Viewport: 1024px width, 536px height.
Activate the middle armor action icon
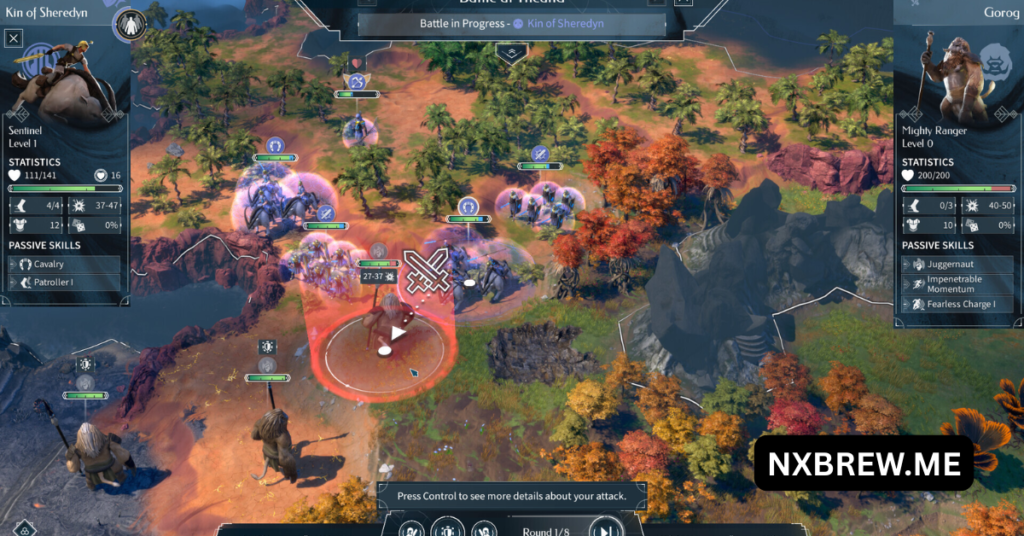pos(447,528)
